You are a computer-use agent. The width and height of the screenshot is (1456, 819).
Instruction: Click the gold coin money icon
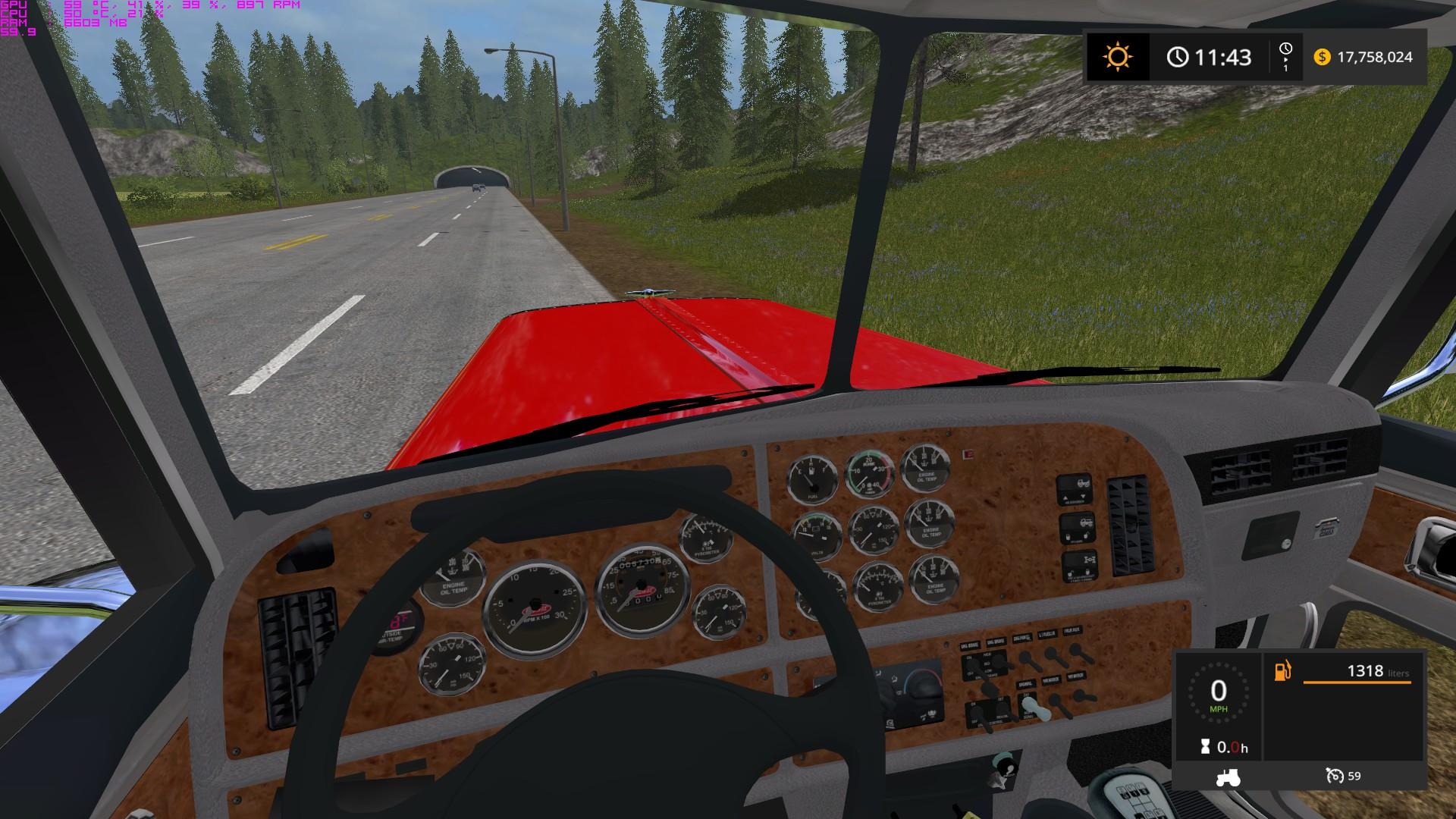[1322, 57]
